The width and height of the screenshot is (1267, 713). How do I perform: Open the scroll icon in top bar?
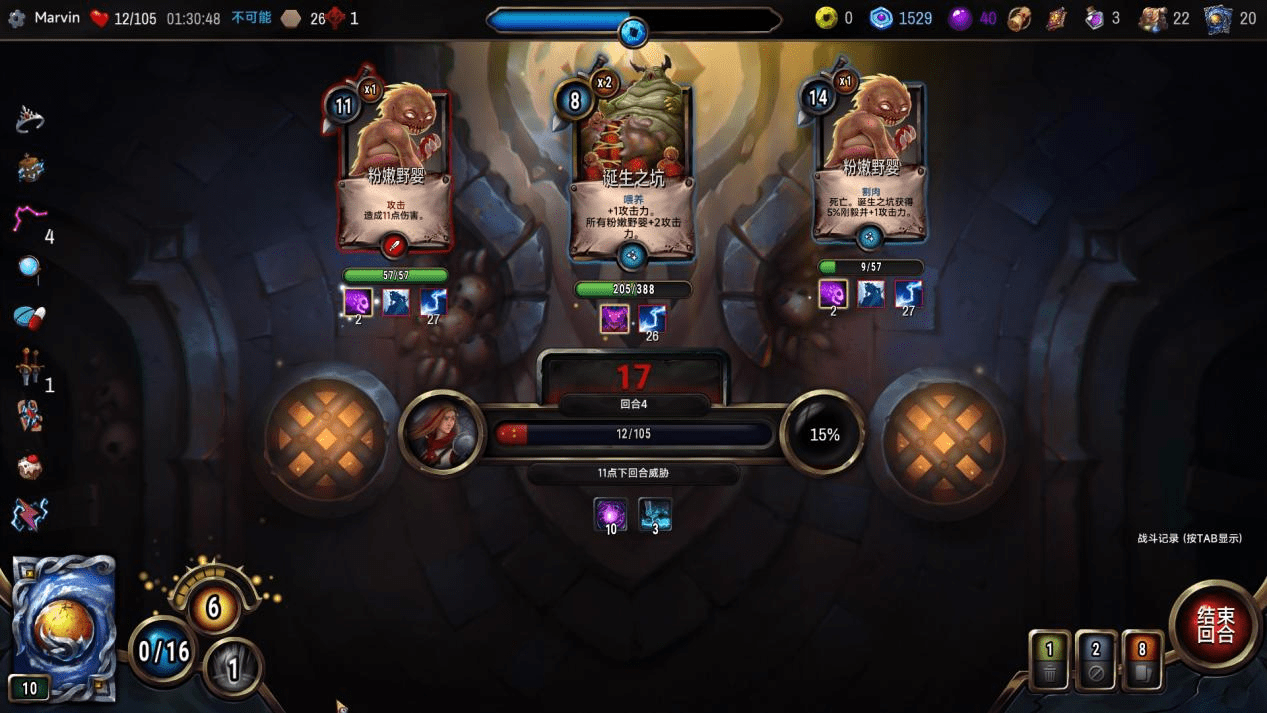[x=1057, y=19]
